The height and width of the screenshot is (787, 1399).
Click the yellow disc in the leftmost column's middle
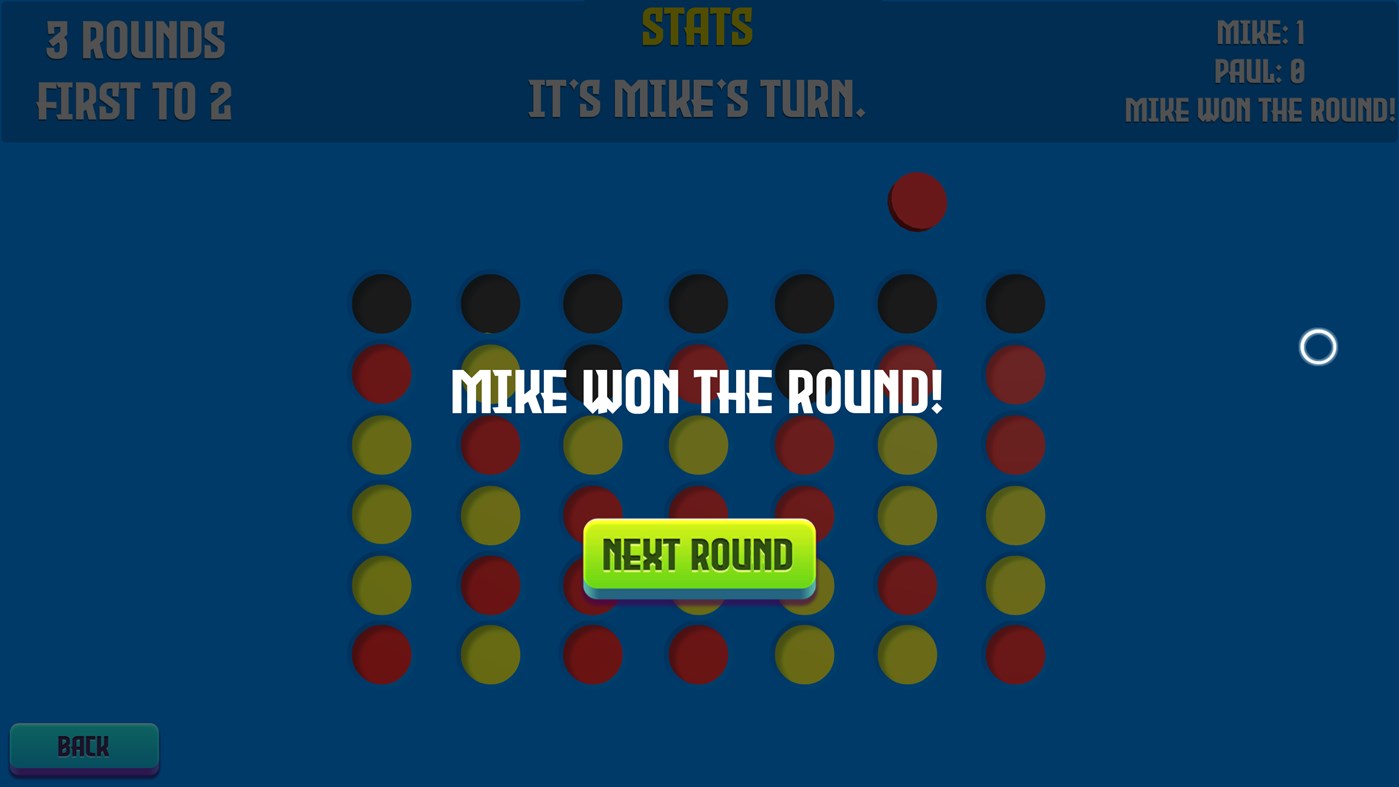tap(380, 514)
